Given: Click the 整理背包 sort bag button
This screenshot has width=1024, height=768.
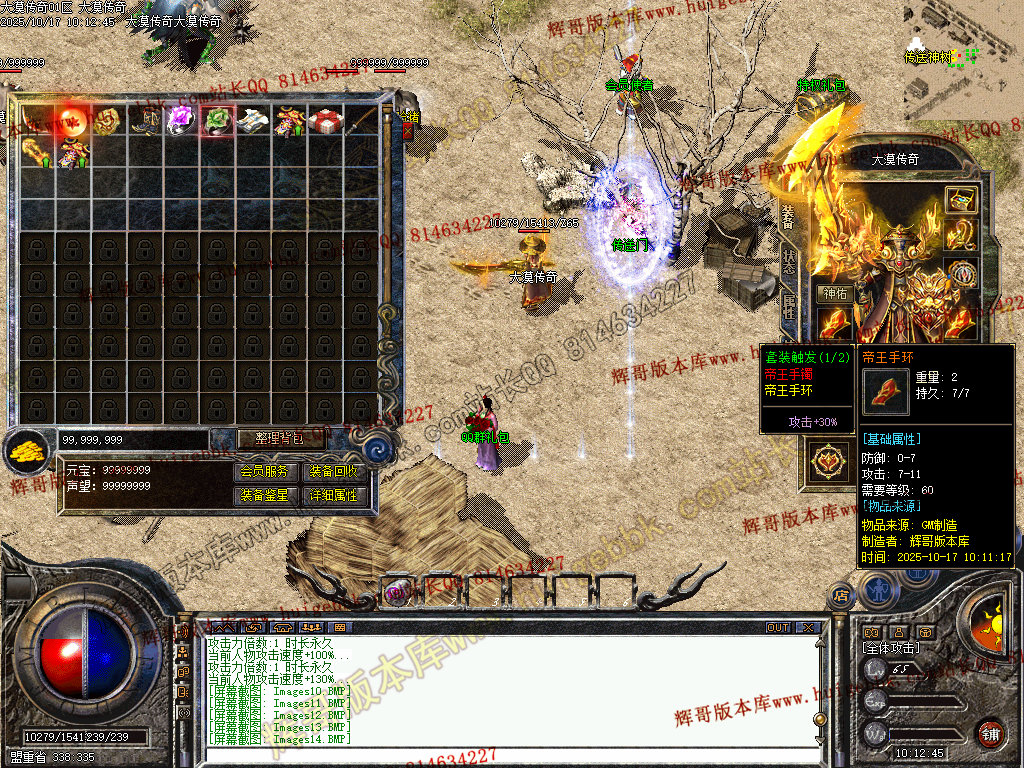Looking at the screenshot, I should coord(270,438).
